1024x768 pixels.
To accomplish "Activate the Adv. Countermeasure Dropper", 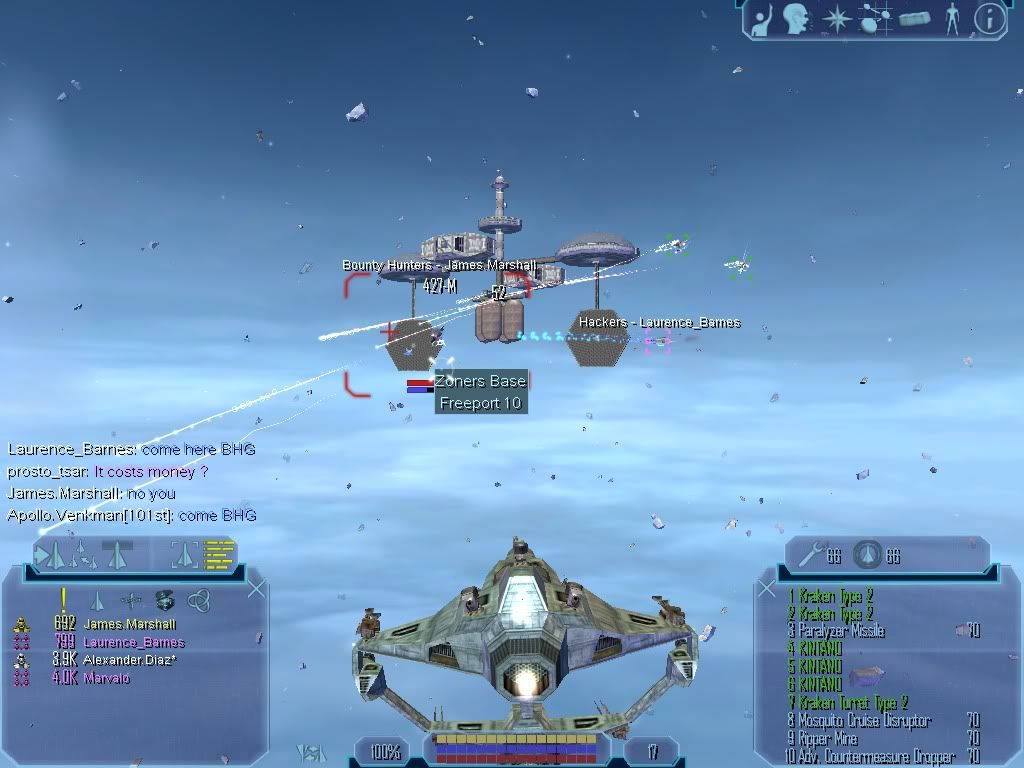I will tap(870, 757).
